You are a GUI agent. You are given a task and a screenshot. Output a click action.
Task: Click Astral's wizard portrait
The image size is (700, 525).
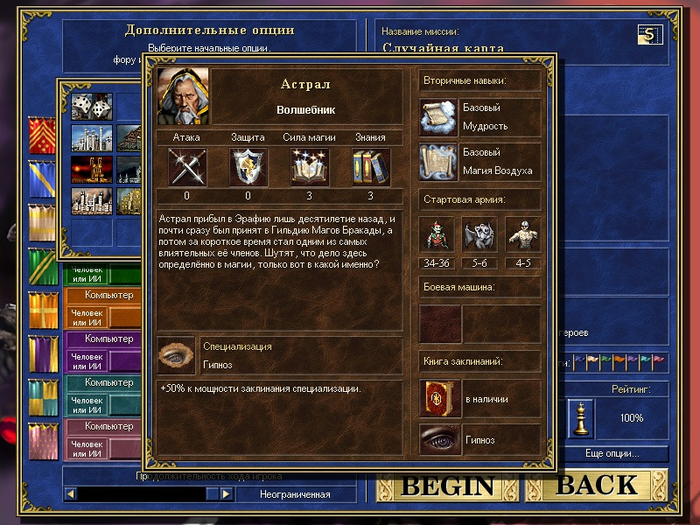[x=183, y=96]
